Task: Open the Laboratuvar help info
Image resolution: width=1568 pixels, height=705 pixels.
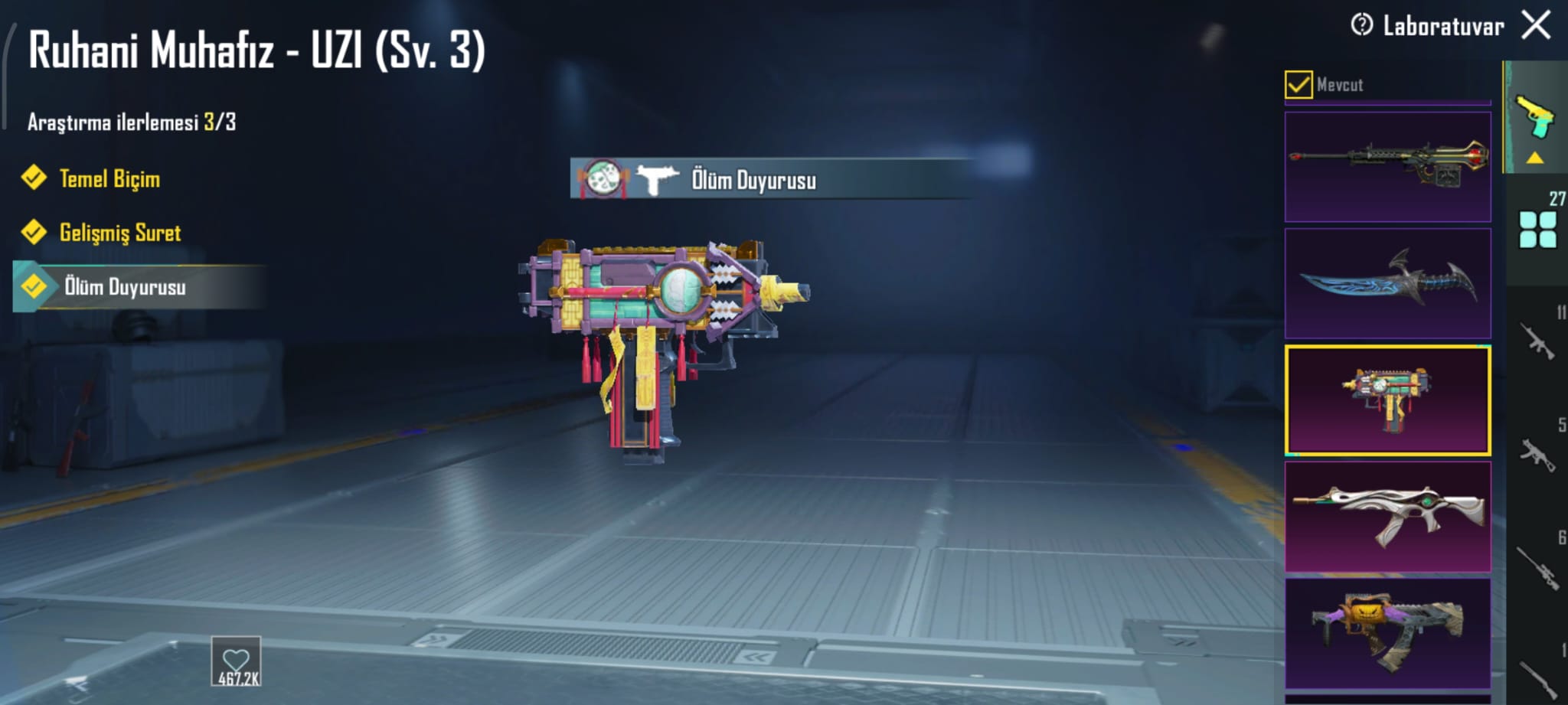Action: (1362, 25)
